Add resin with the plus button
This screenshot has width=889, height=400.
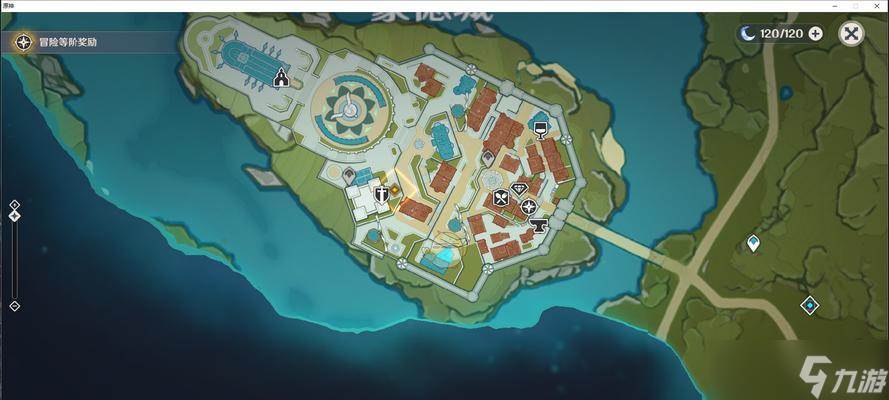click(x=816, y=34)
